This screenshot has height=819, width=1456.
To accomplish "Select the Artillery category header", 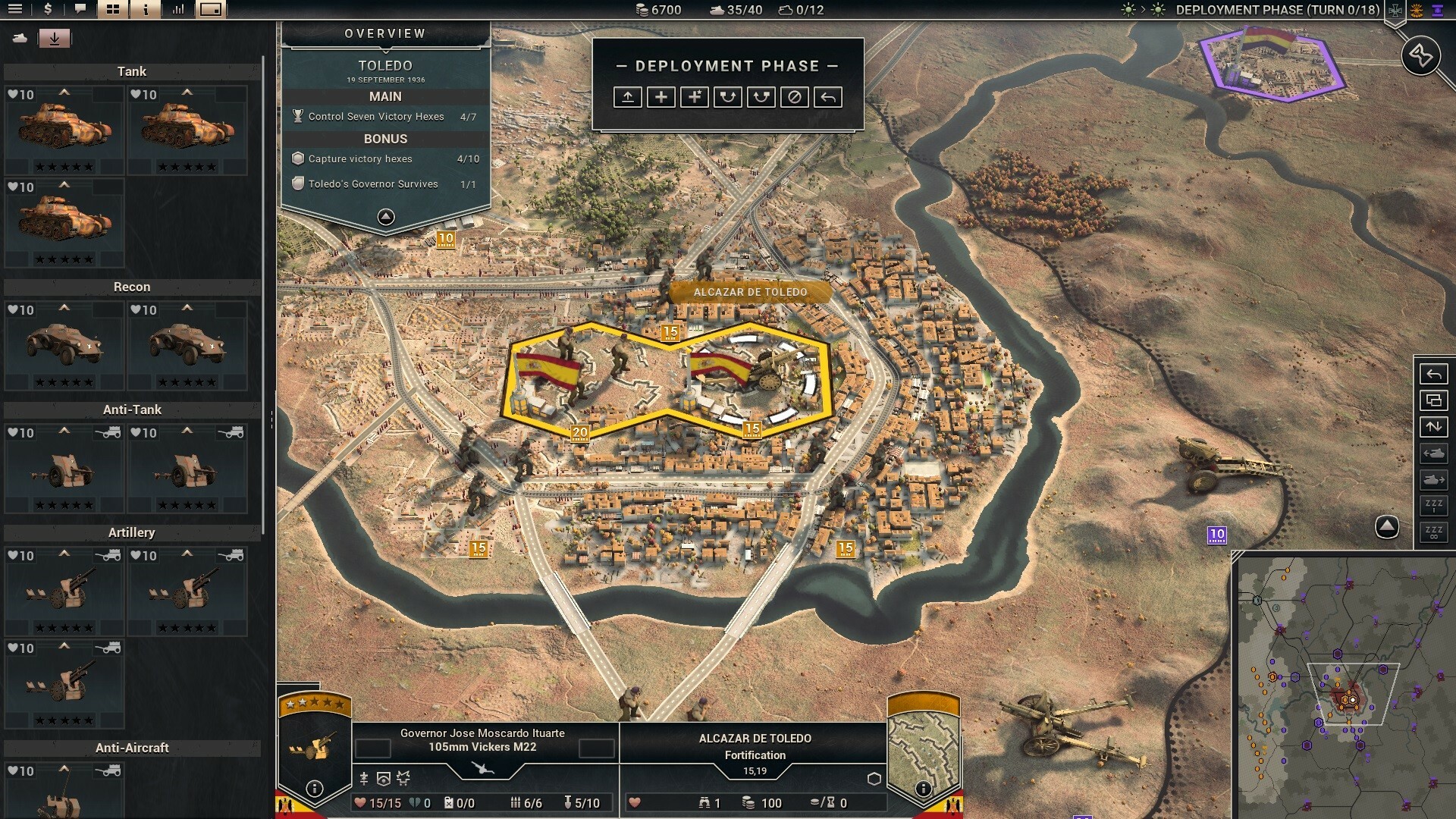I will click(130, 532).
